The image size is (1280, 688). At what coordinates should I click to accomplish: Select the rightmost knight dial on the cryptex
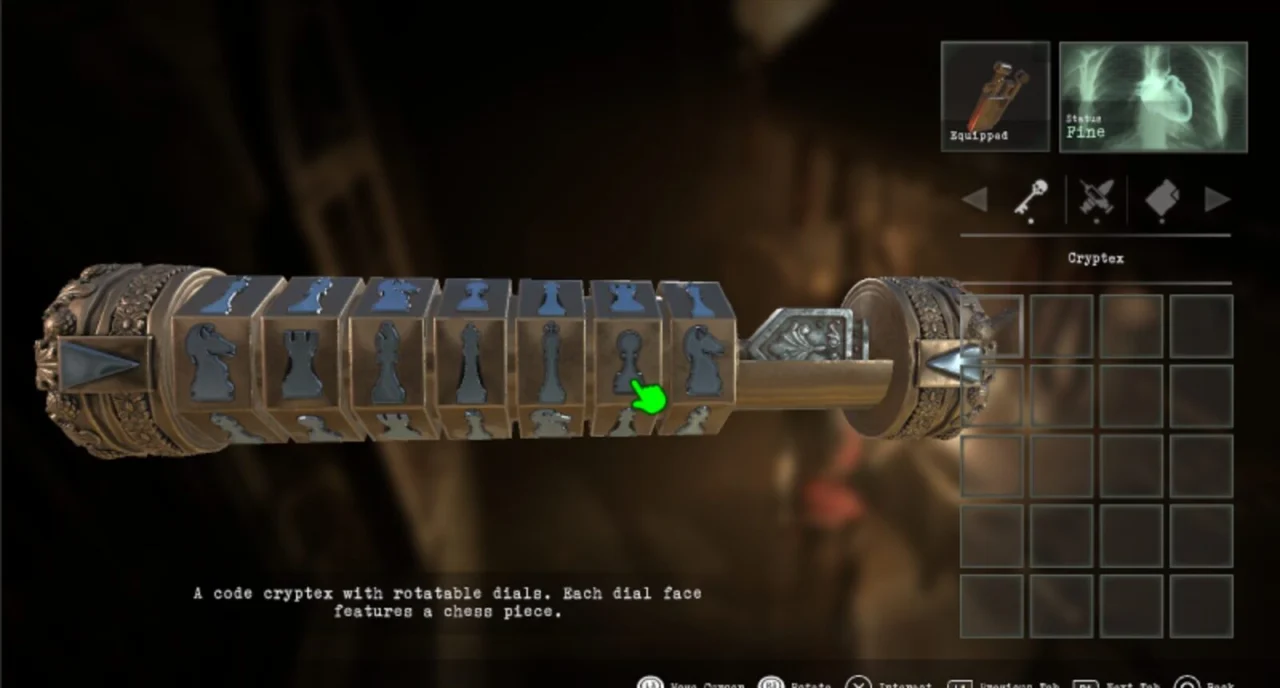(703, 362)
